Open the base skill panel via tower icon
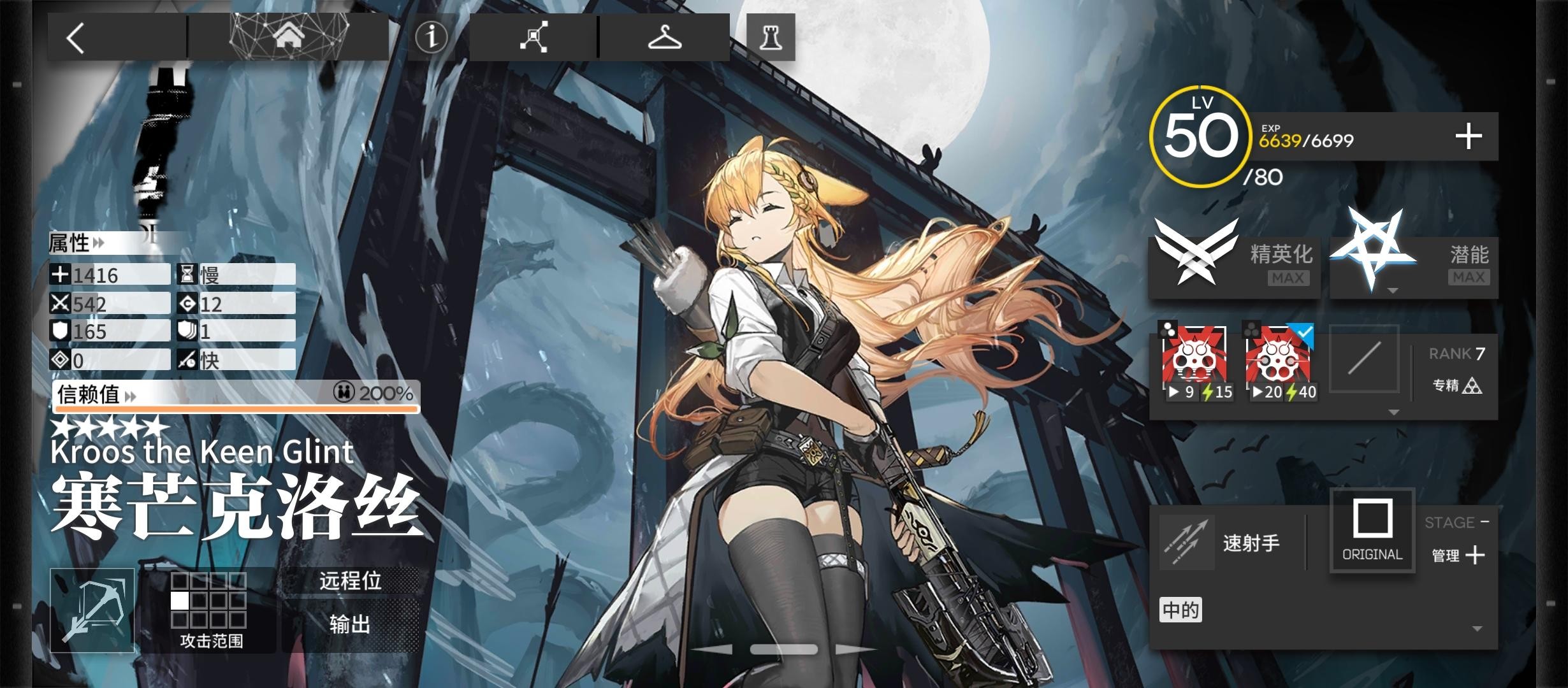Image resolution: width=1568 pixels, height=688 pixels. click(x=769, y=38)
